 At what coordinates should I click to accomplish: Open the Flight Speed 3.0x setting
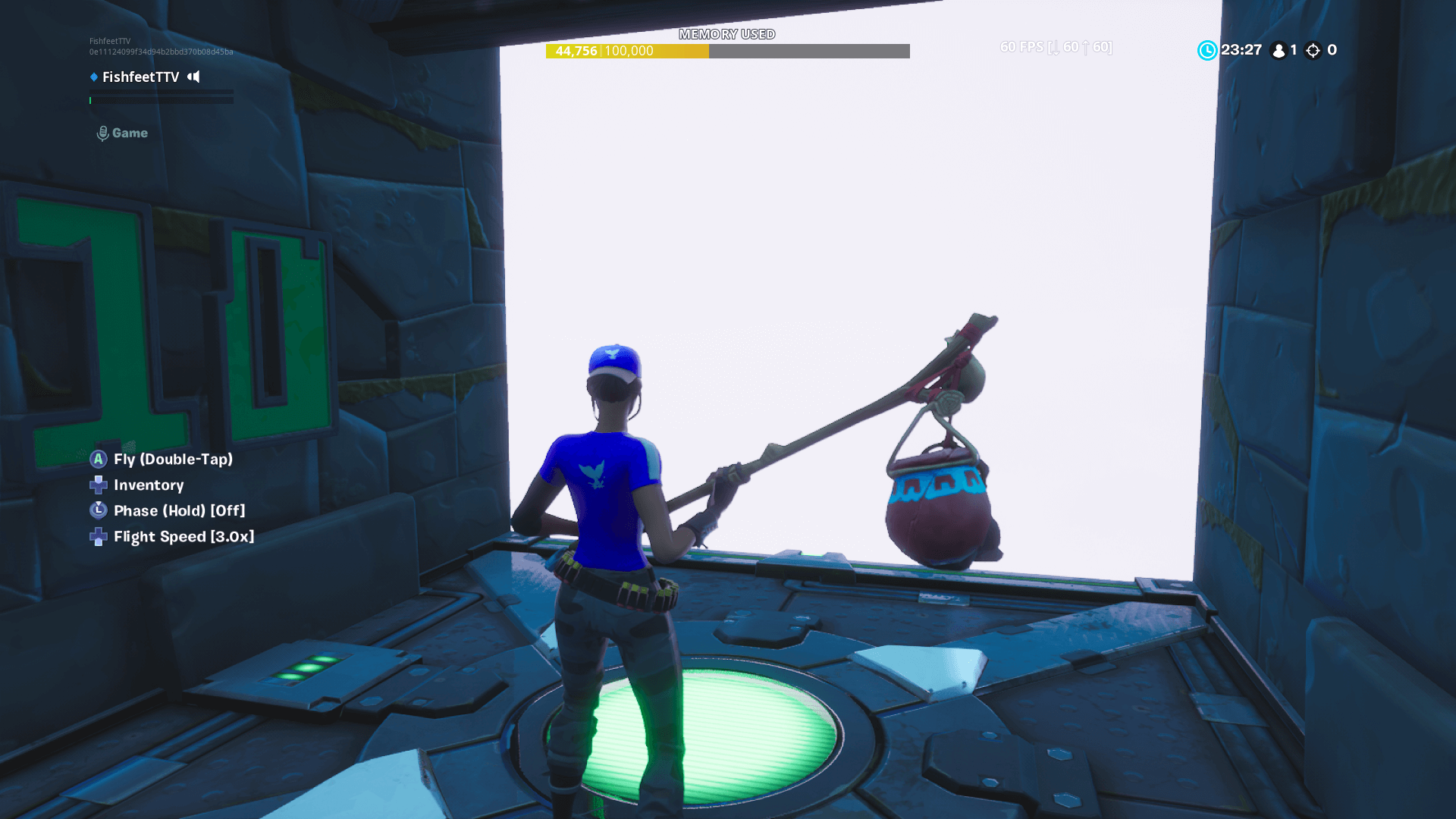[x=184, y=536]
